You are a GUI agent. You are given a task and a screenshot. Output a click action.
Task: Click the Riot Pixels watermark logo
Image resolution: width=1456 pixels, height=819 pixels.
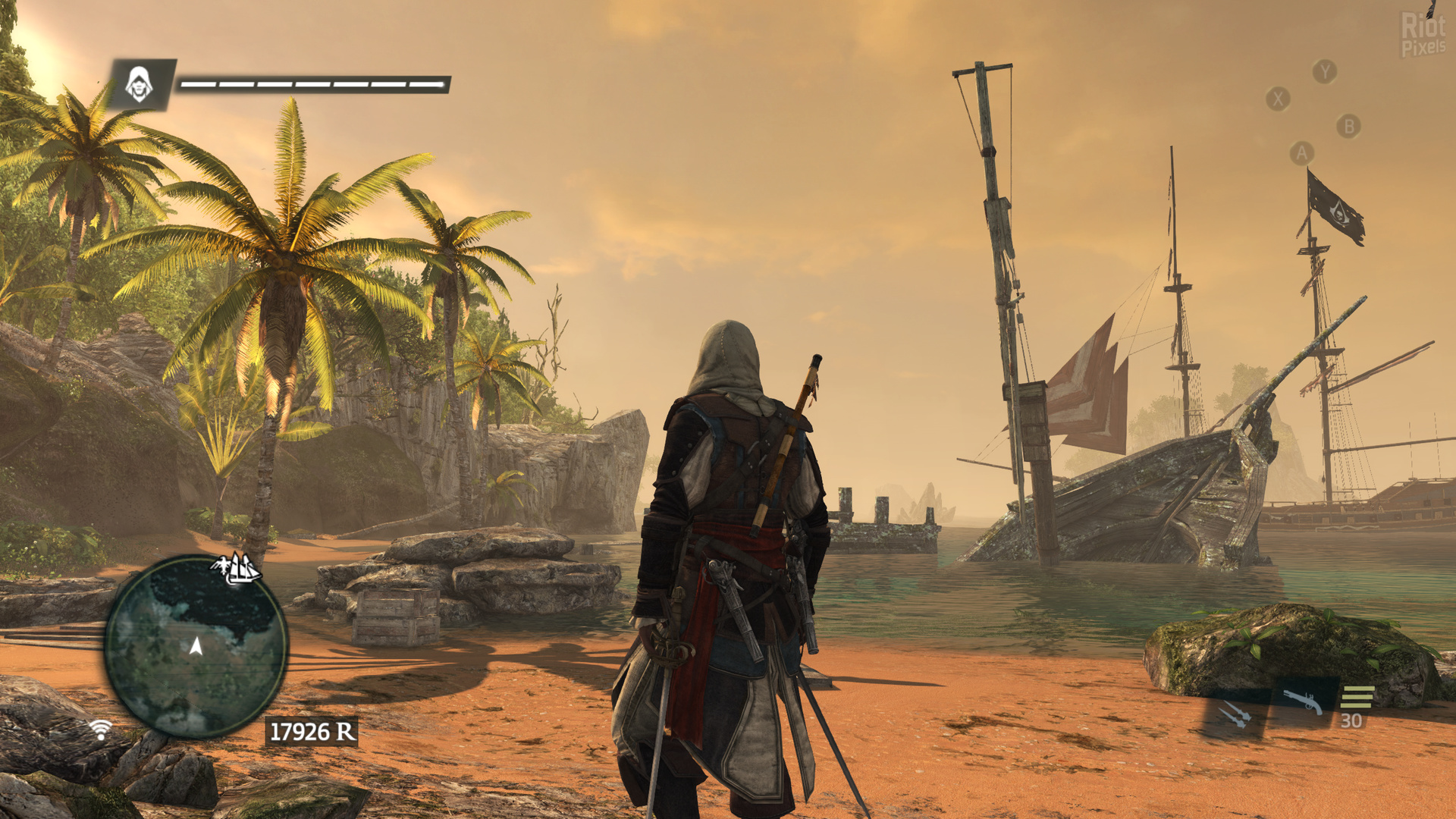tap(1423, 35)
